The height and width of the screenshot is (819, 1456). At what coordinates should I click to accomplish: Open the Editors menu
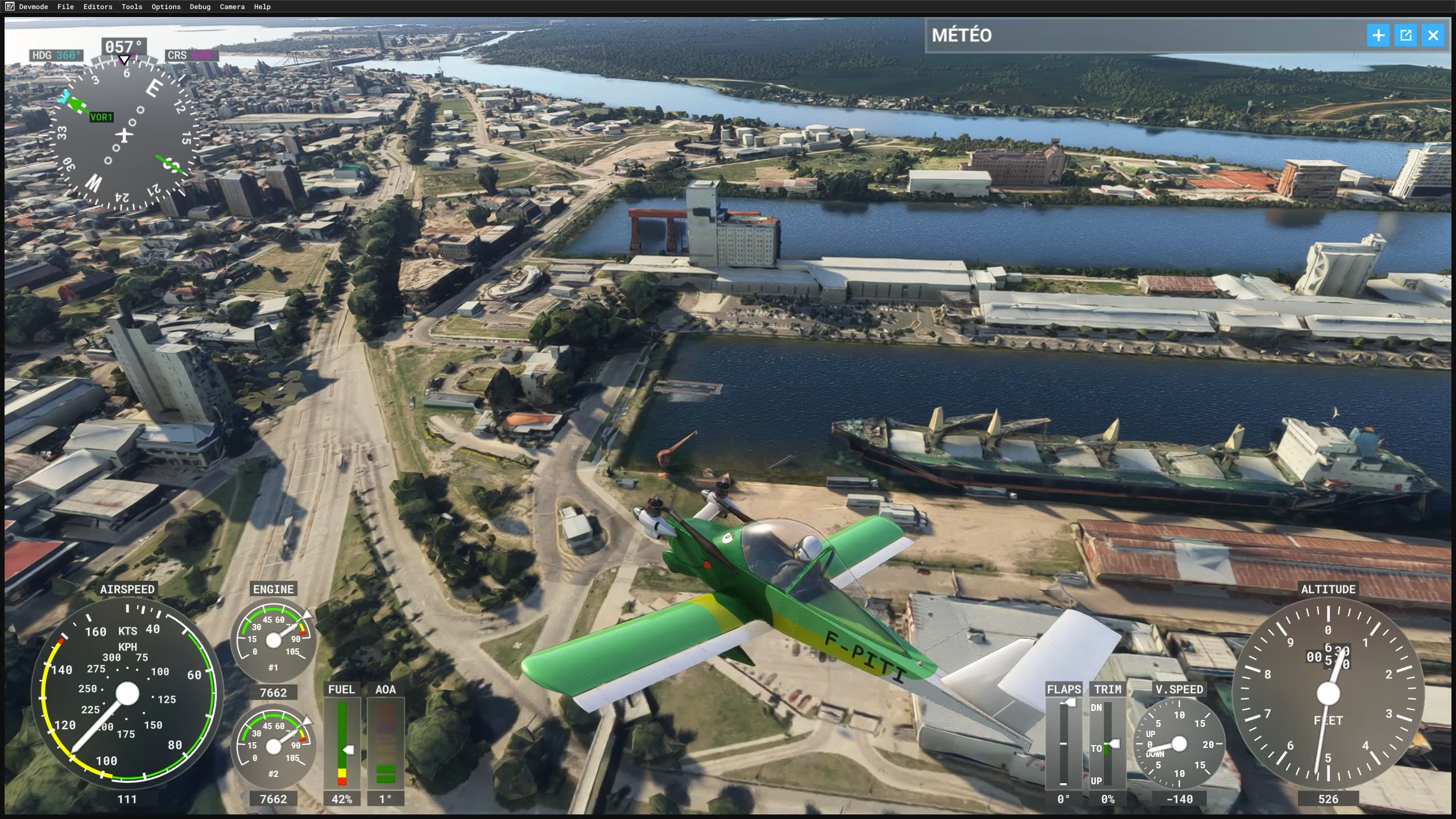(98, 7)
